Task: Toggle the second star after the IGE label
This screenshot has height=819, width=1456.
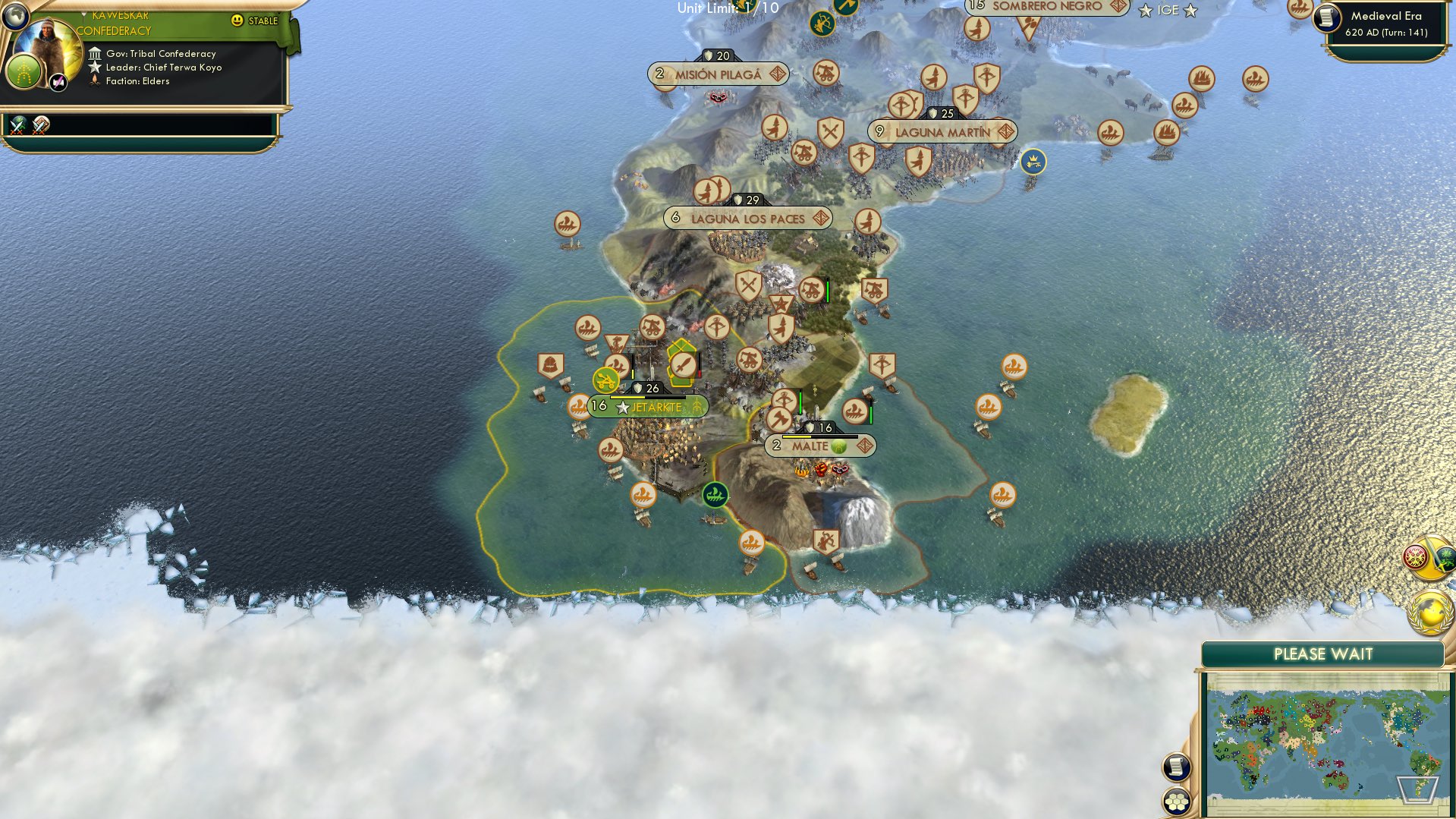Action: click(x=1190, y=11)
